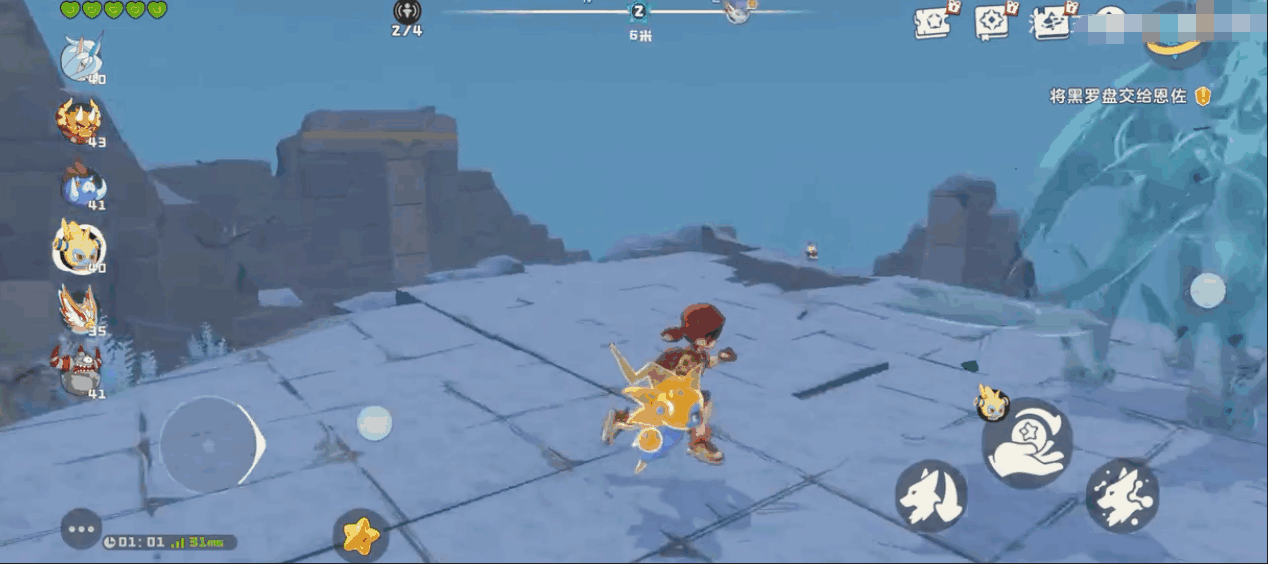Click the person icon showing 2/4
The width and height of the screenshot is (1268, 564).
[x=407, y=12]
